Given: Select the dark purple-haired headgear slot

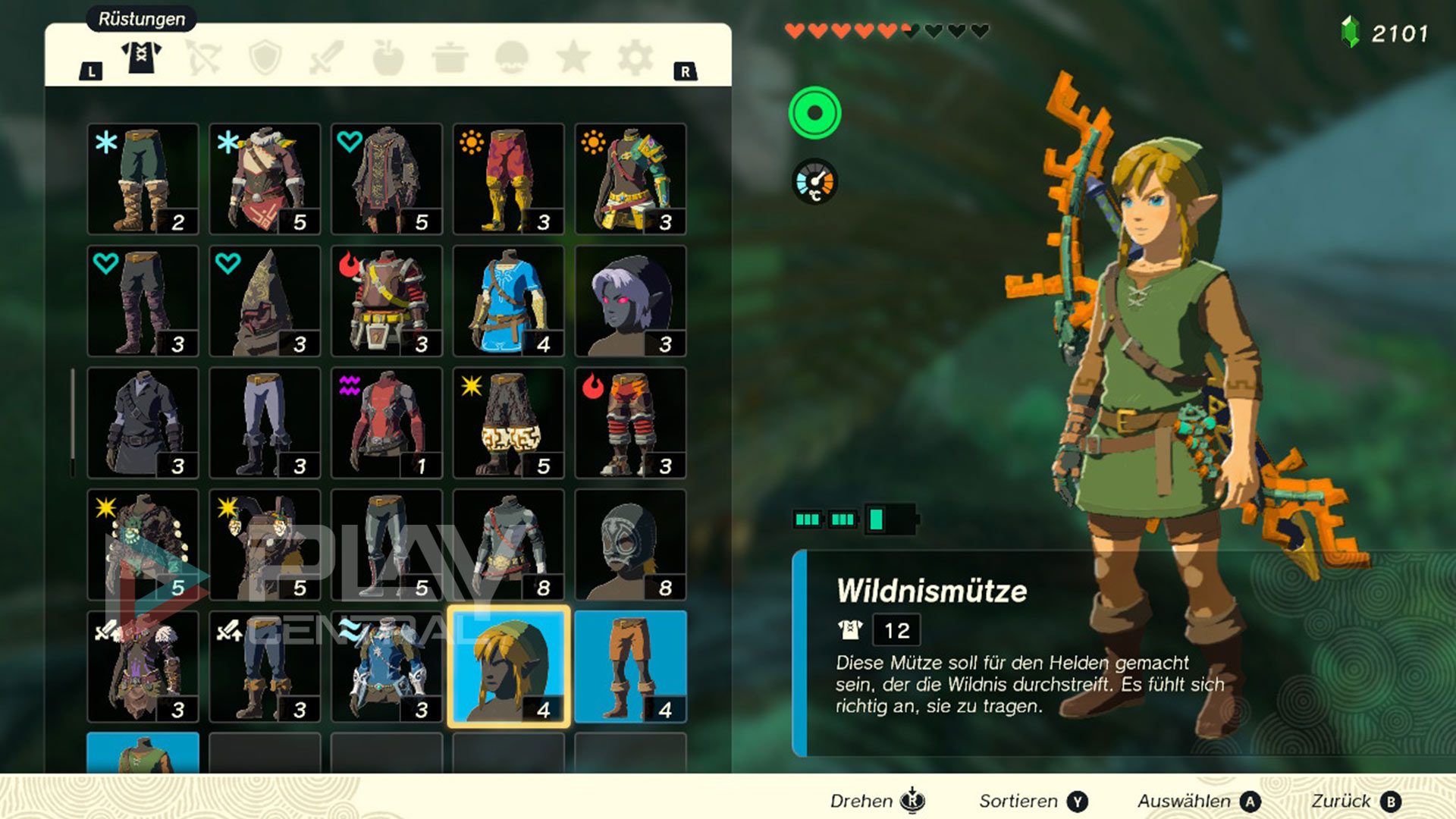Looking at the screenshot, I should (x=630, y=300).
